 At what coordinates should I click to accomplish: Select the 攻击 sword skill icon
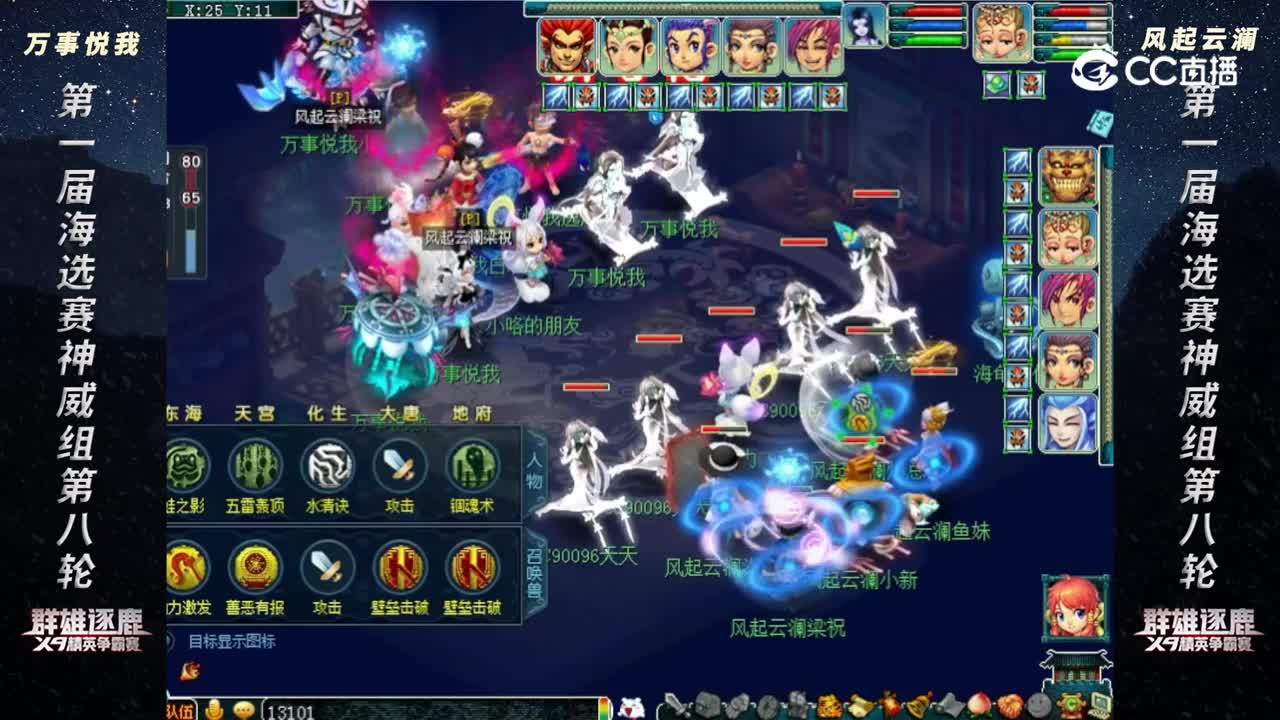click(x=398, y=466)
